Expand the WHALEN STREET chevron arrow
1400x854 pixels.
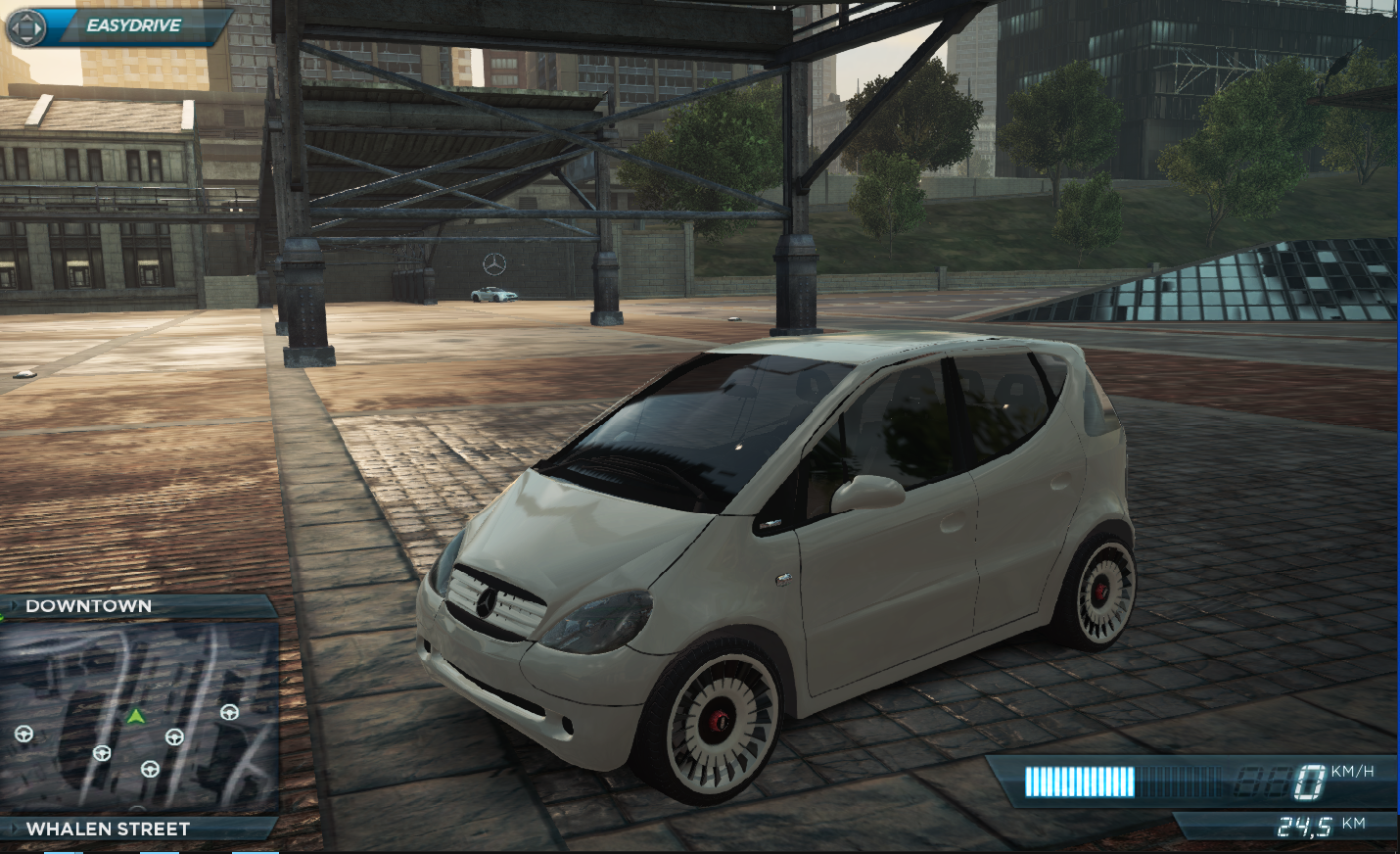13,829
